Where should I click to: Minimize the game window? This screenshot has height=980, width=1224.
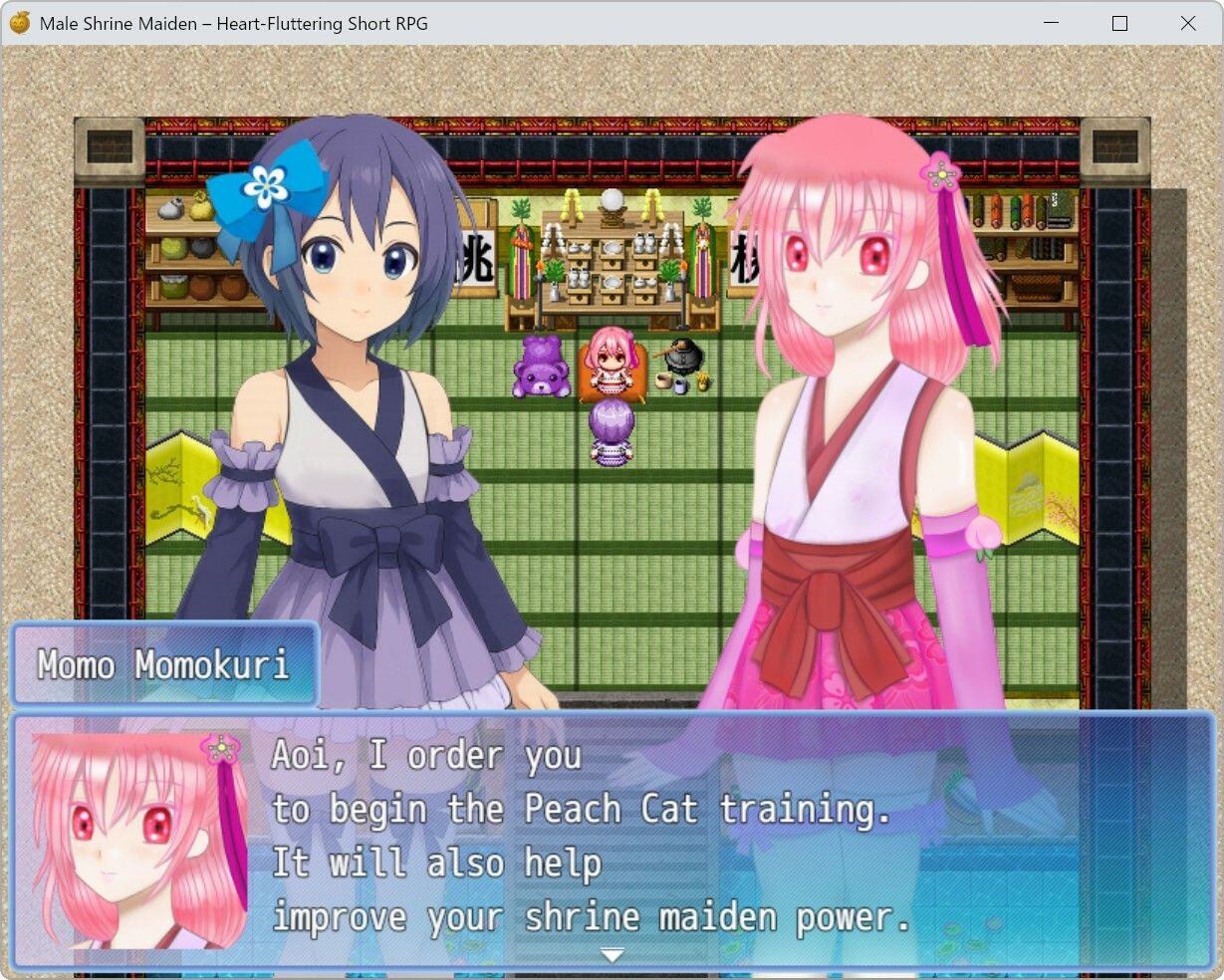pos(1052,23)
